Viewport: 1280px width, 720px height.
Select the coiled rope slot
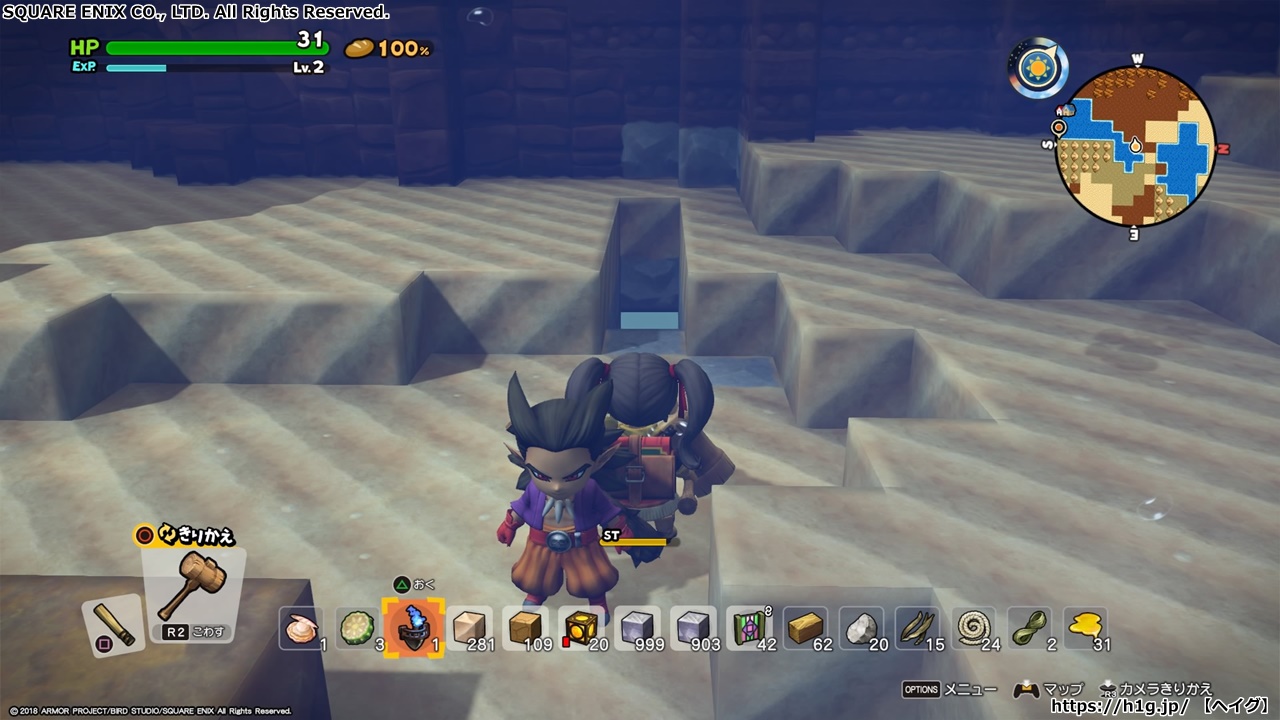tap(973, 630)
